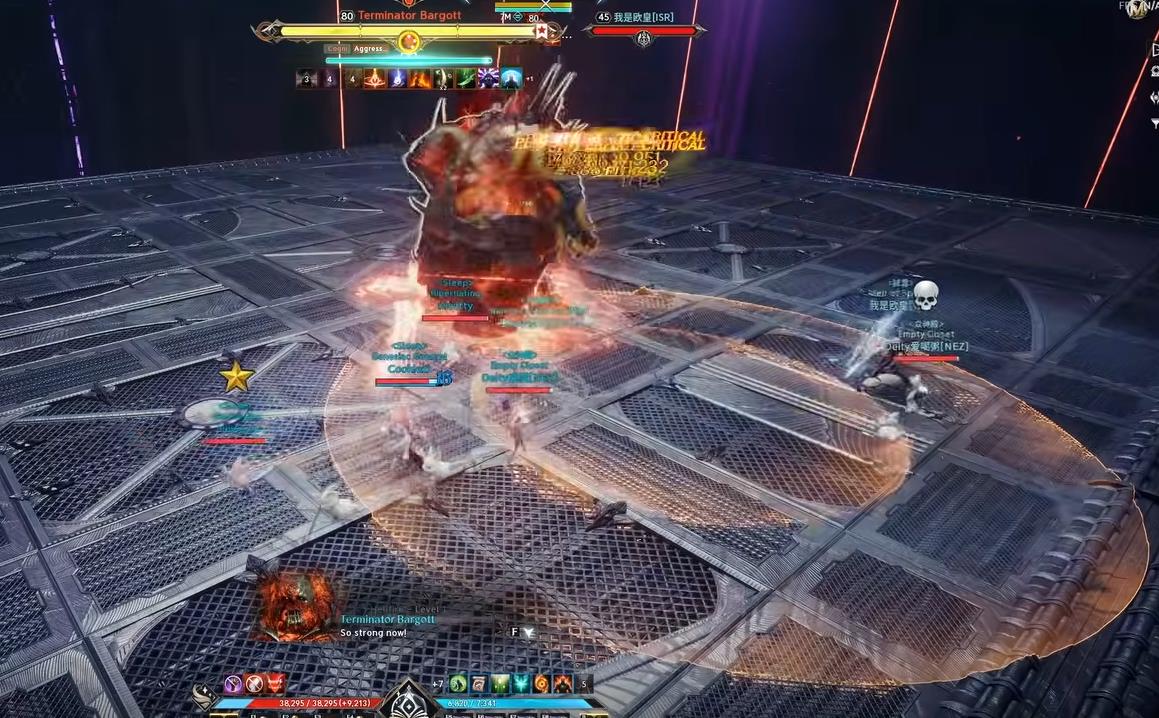Click the cyan winged buff icon
The height and width of the screenshot is (718, 1159).
click(x=521, y=684)
